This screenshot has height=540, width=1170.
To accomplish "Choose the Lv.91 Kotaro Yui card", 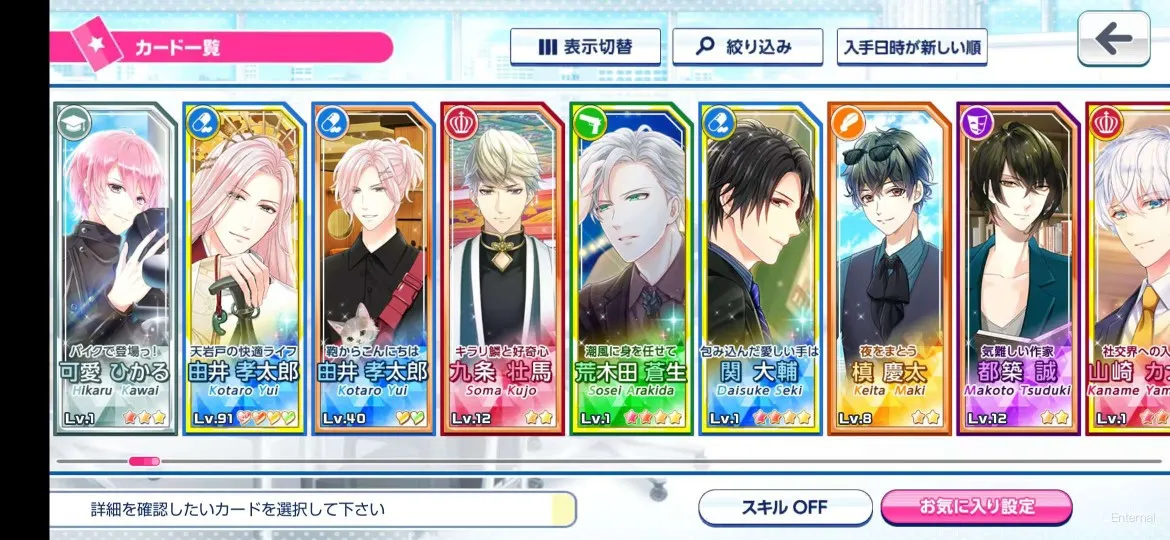I will 243,270.
